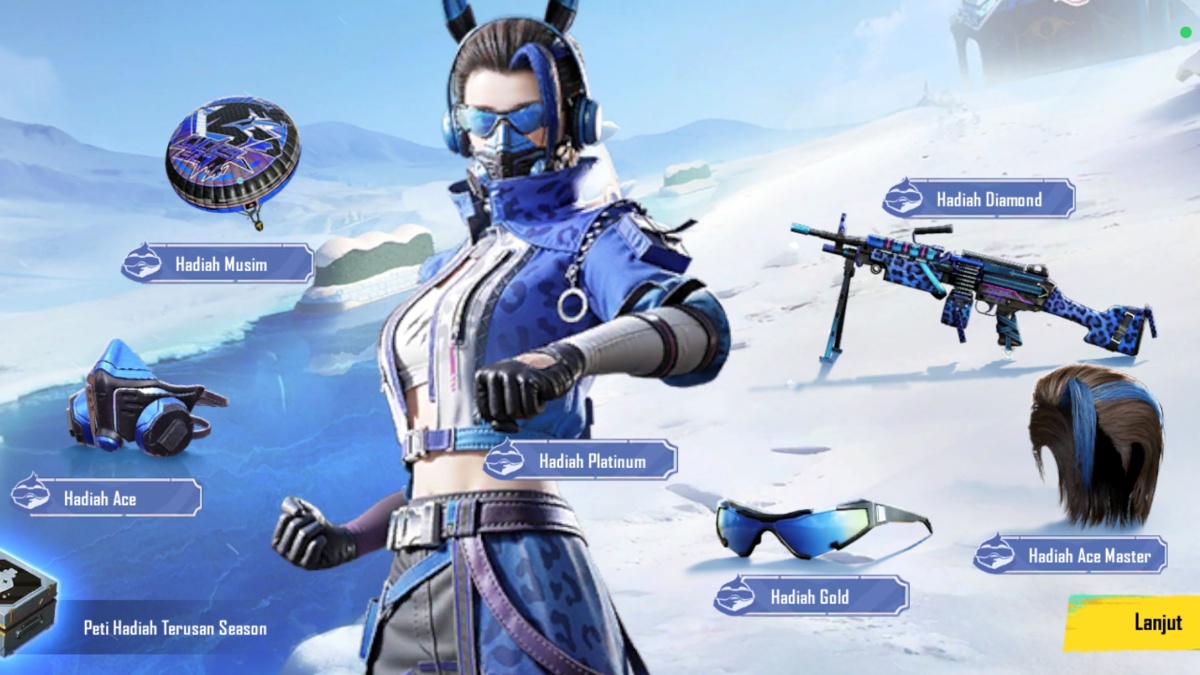The width and height of the screenshot is (1200, 675).
Task: Select the Hadiah Musim reward label
Action: [x=218, y=265]
